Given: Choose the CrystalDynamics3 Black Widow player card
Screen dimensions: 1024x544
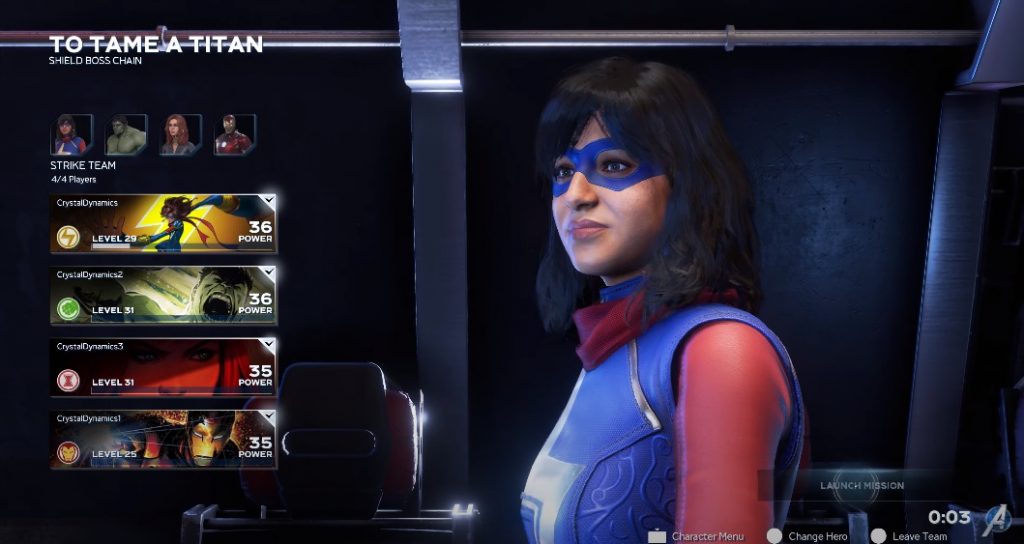Looking at the screenshot, I should 163,367.
